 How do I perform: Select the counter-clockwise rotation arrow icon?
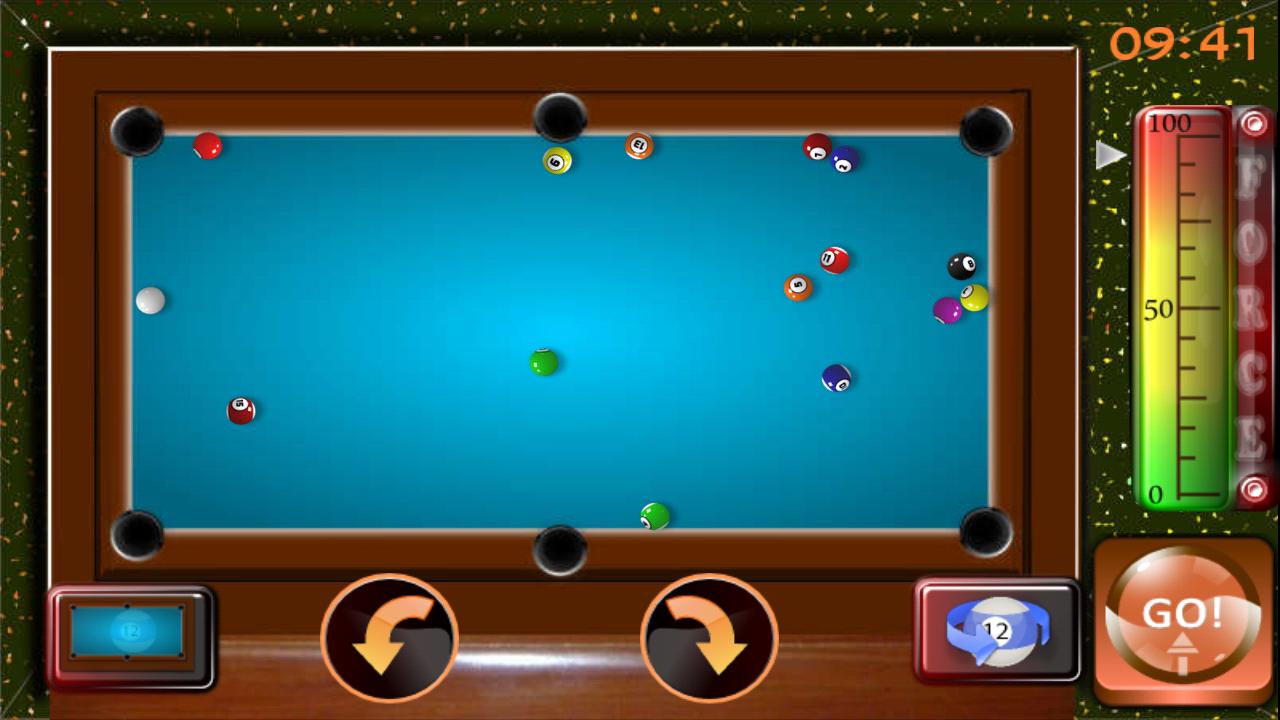pos(392,640)
